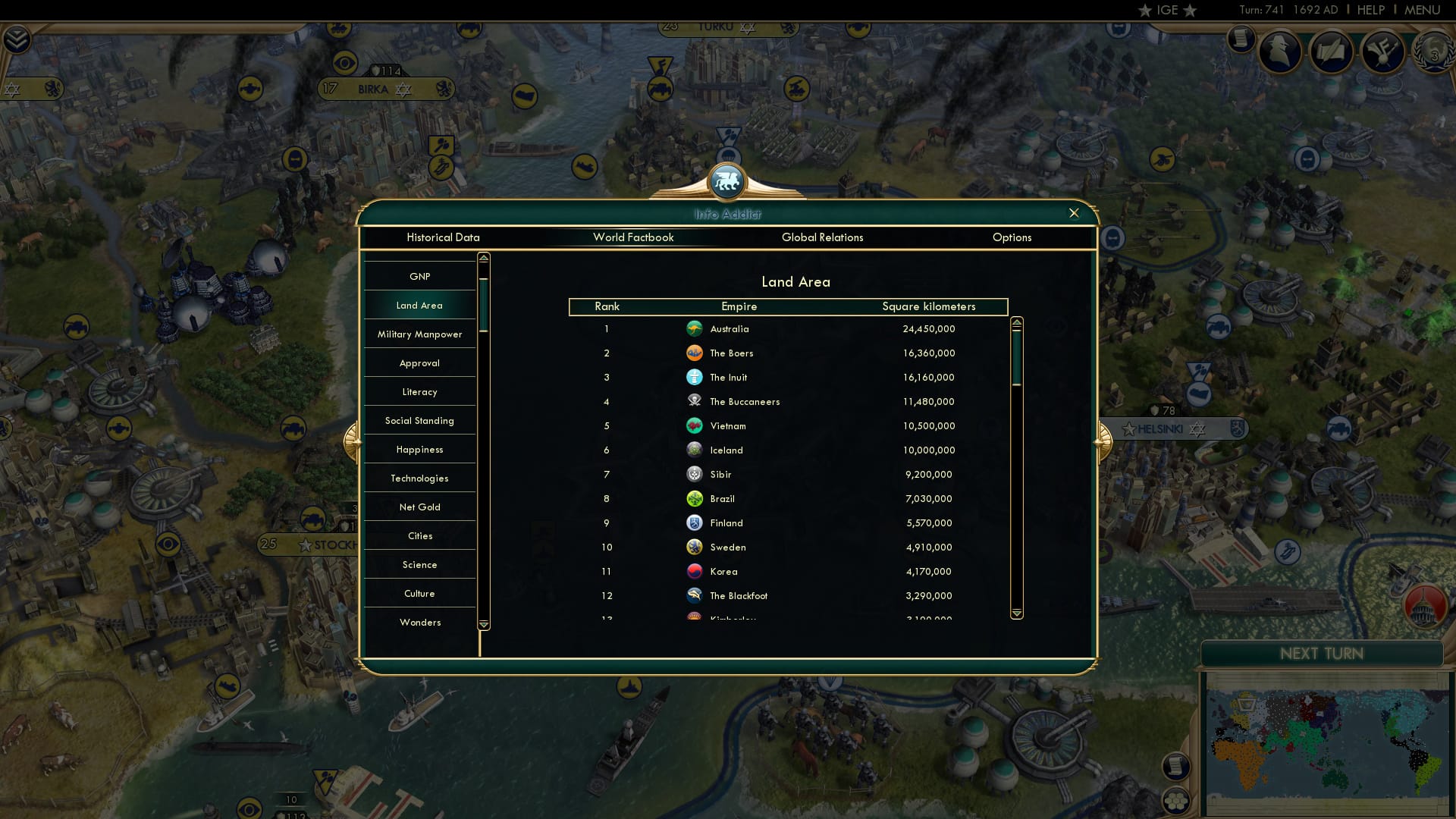Screen dimensions: 1456x819
Task: Click the IGE star button in the top bar
Action: pos(1168,10)
